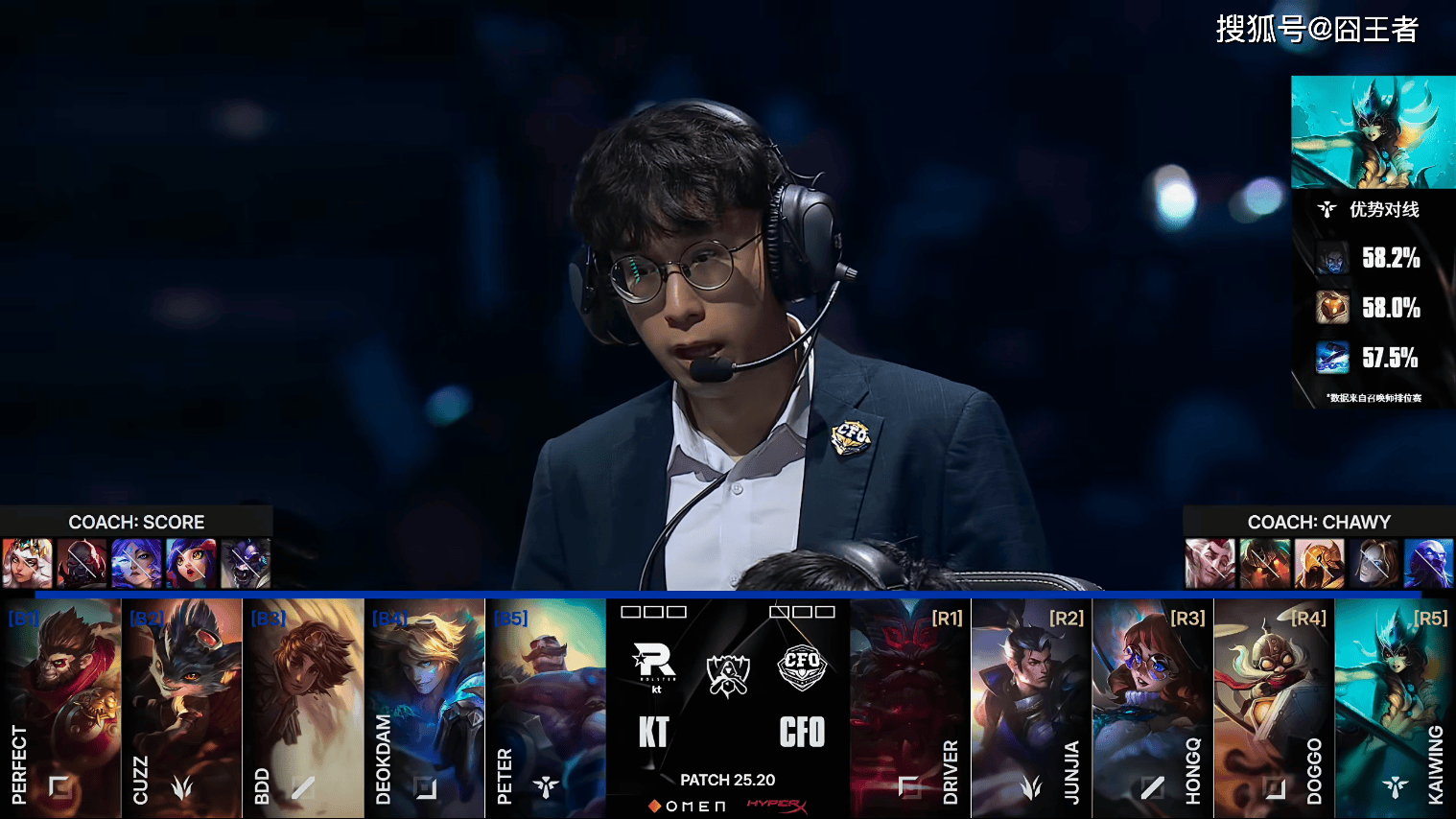The height and width of the screenshot is (819, 1456).
Task: Click the champion icon beside 58.2%
Action: coord(1332,258)
